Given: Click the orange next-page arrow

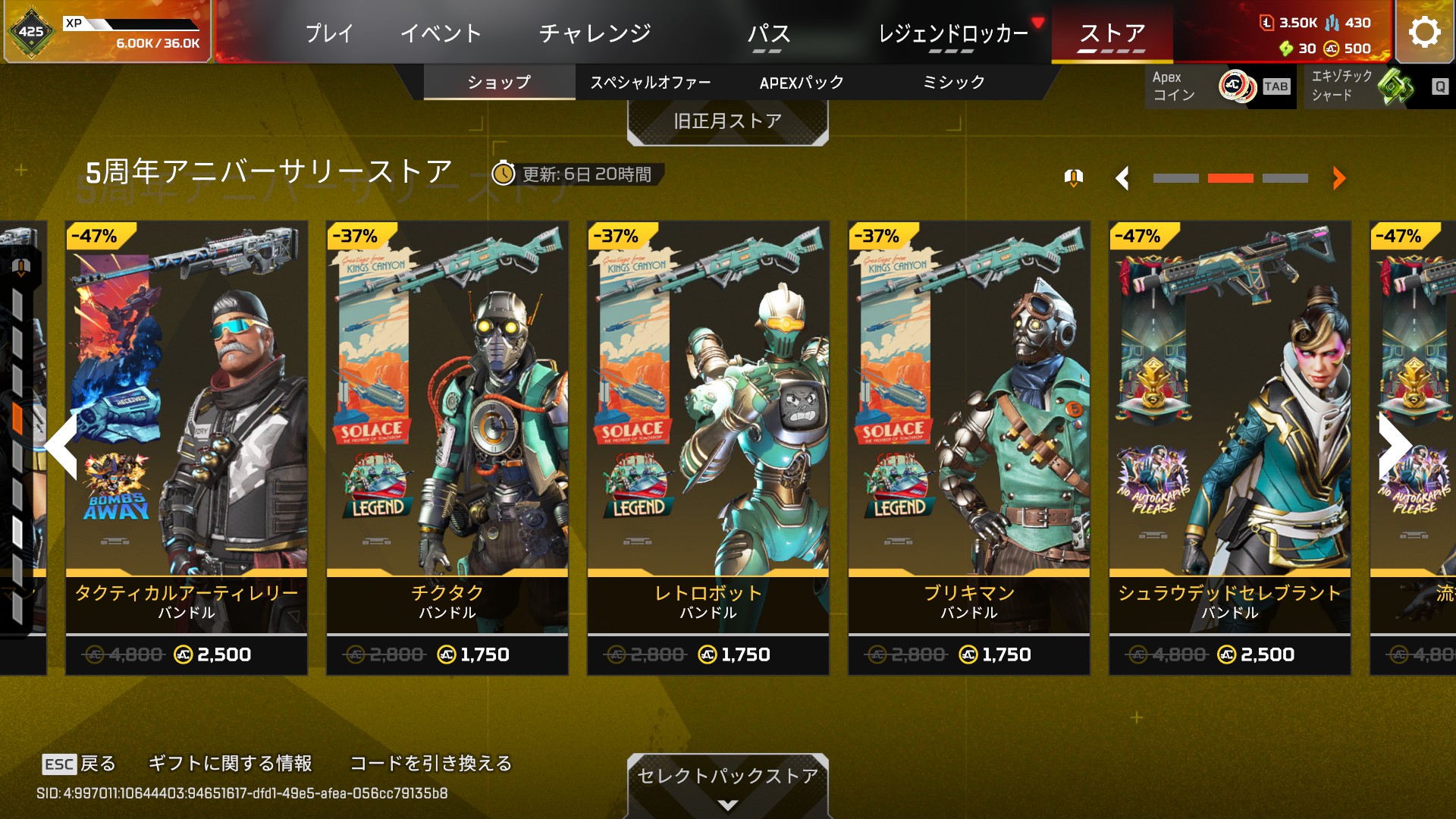Looking at the screenshot, I should 1338,178.
